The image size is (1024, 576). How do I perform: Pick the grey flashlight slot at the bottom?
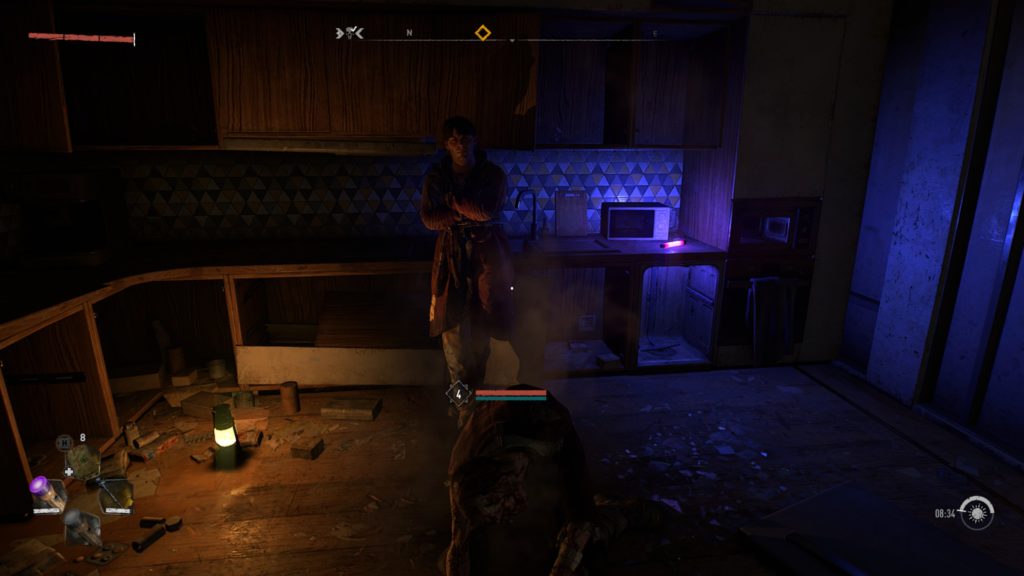(81, 526)
